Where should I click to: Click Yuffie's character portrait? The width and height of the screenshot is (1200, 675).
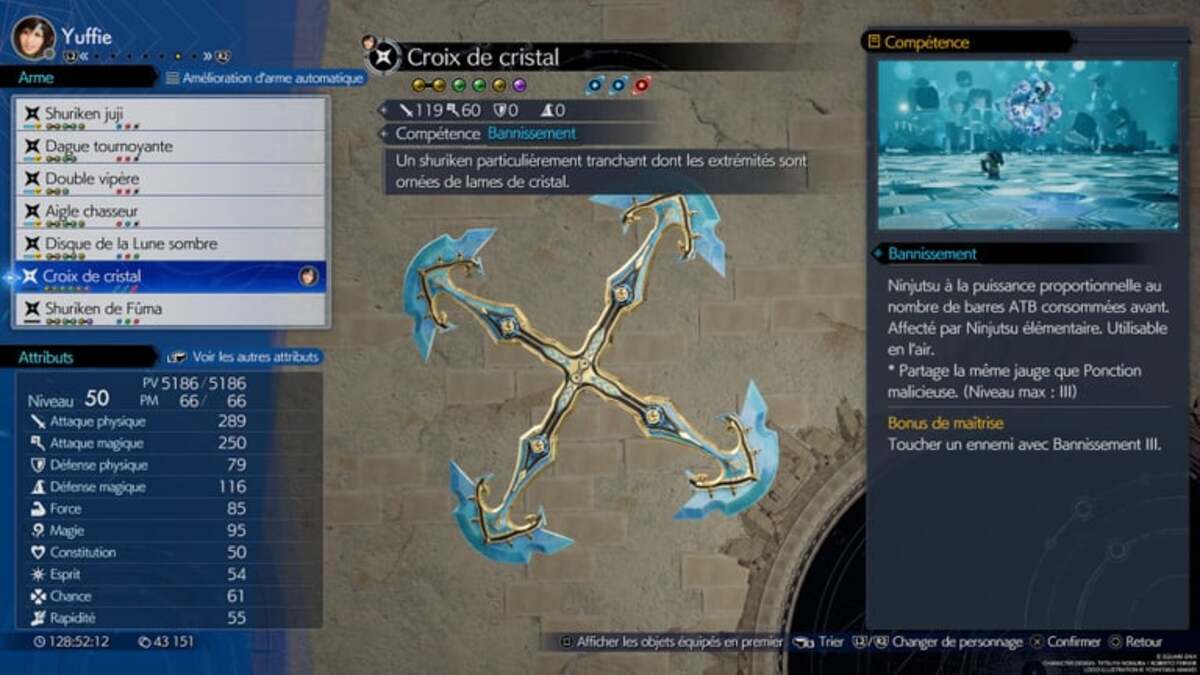tap(33, 37)
